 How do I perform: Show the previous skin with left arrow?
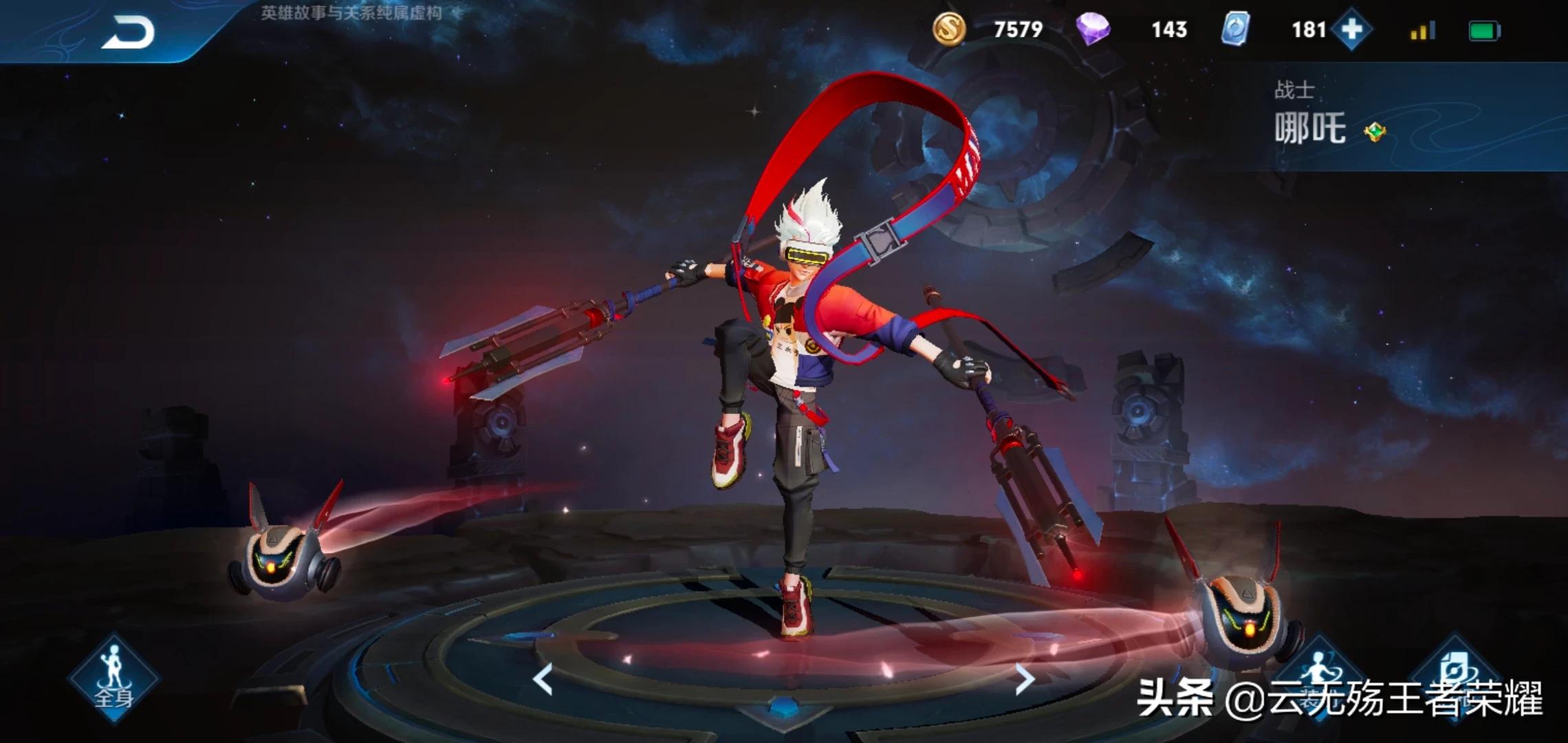pyautogui.click(x=543, y=680)
